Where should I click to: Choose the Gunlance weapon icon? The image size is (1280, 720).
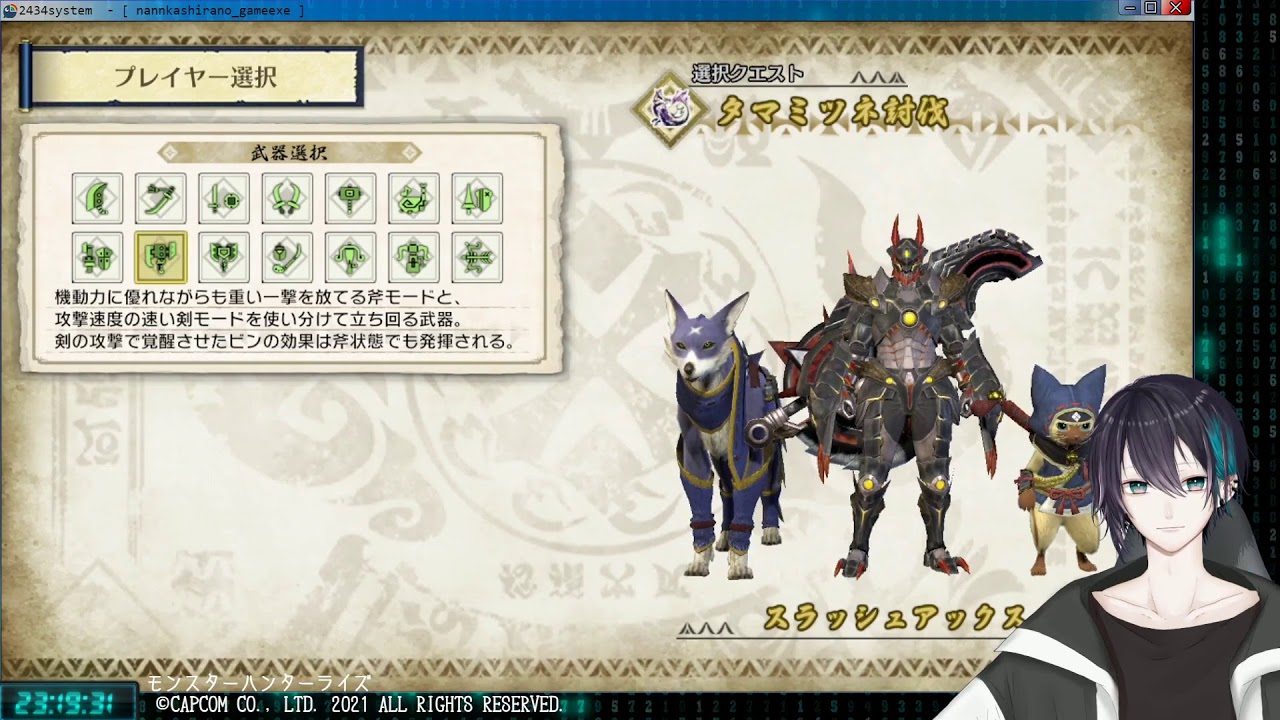(x=97, y=258)
